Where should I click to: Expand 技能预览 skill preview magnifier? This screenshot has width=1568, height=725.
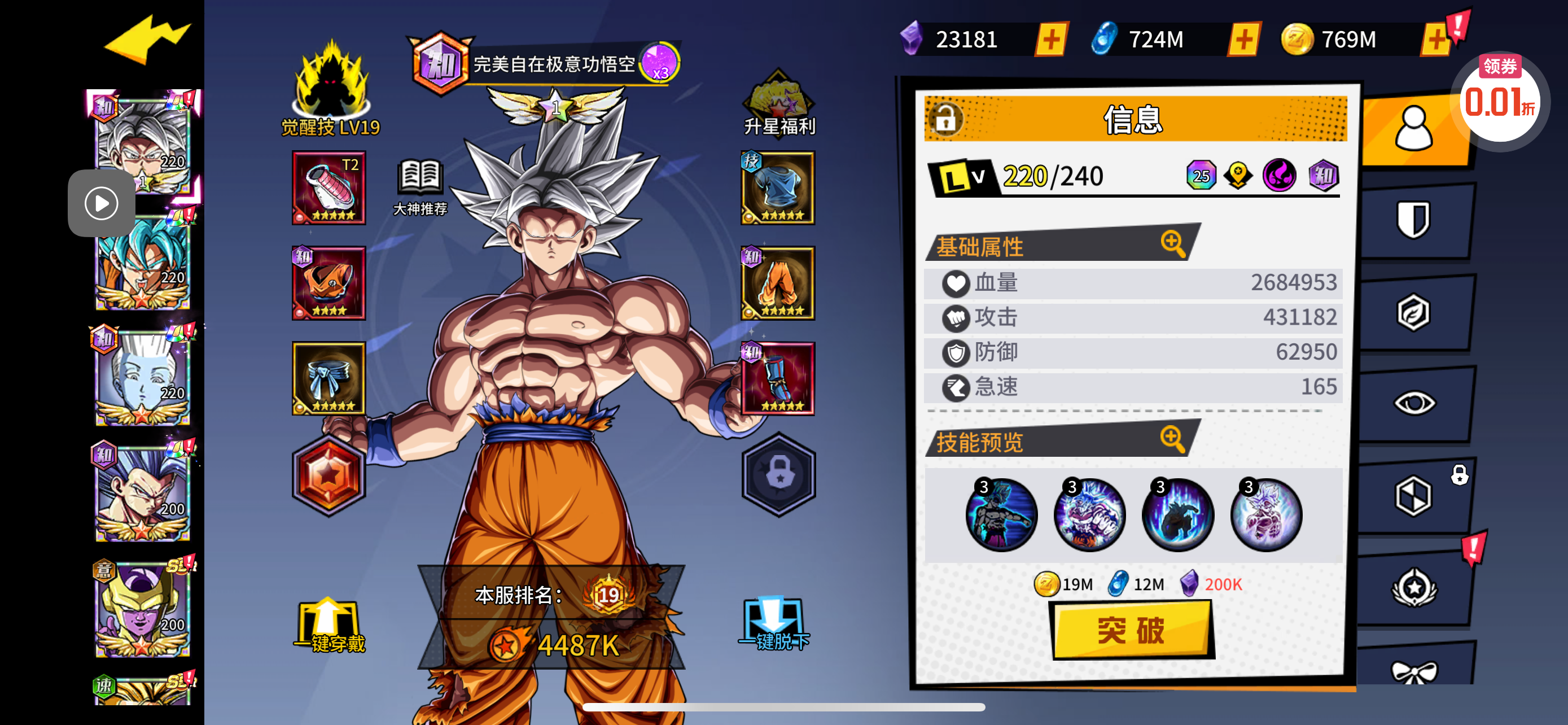click(1172, 438)
